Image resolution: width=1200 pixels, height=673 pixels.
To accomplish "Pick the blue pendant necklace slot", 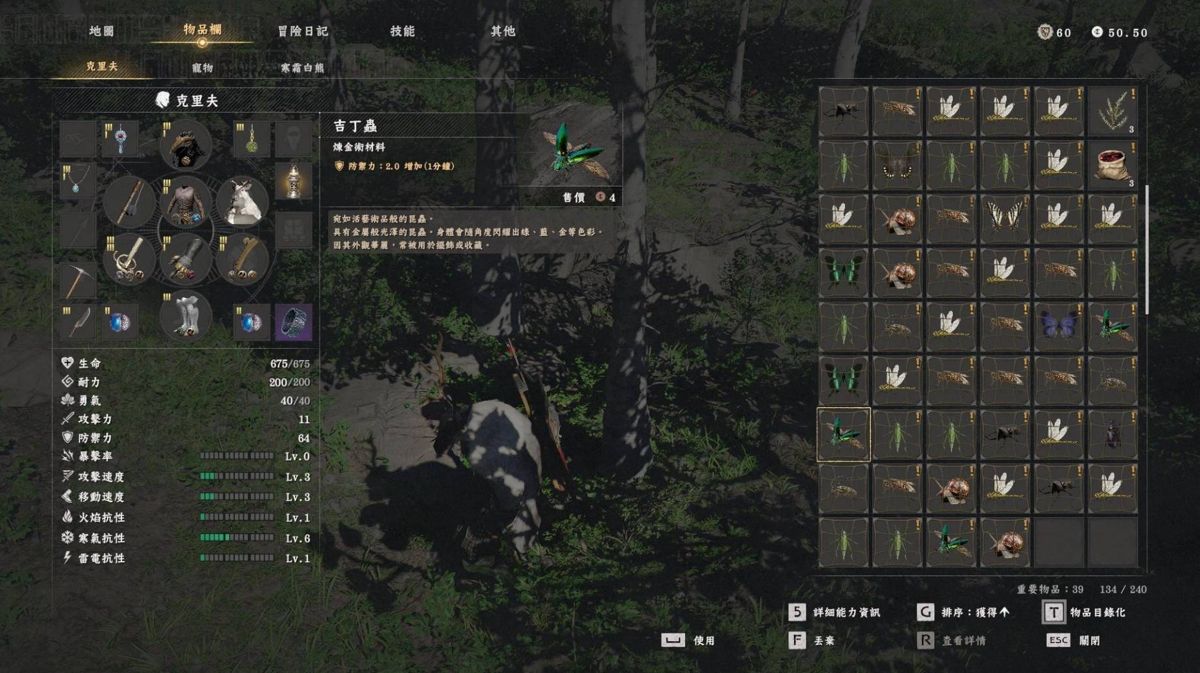I will pos(77,181).
